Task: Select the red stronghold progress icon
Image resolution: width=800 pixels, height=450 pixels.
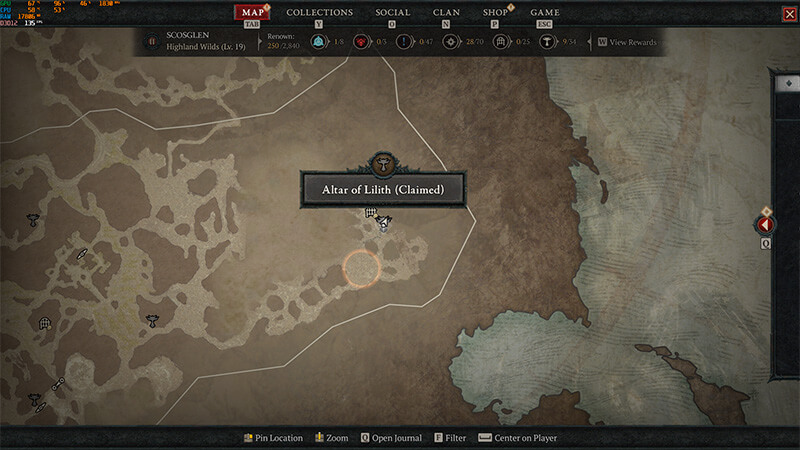Action: click(x=361, y=42)
